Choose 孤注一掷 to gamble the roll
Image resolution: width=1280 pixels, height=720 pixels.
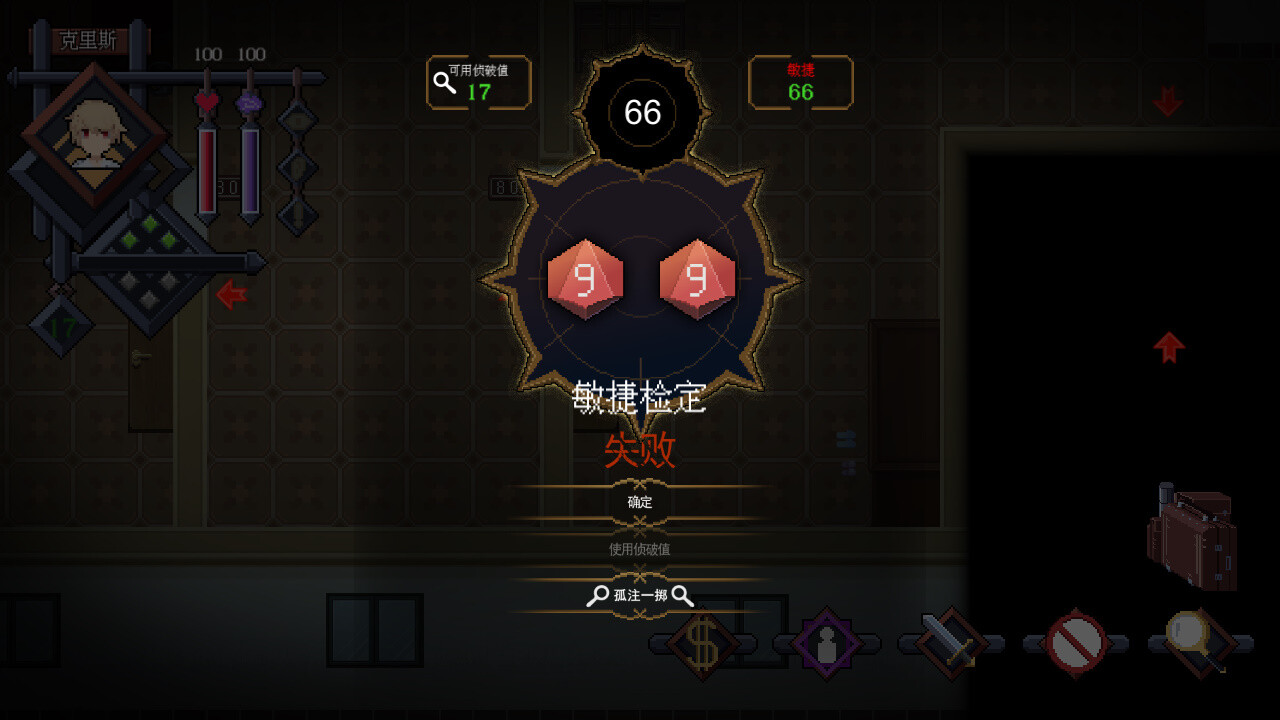pyautogui.click(x=641, y=595)
